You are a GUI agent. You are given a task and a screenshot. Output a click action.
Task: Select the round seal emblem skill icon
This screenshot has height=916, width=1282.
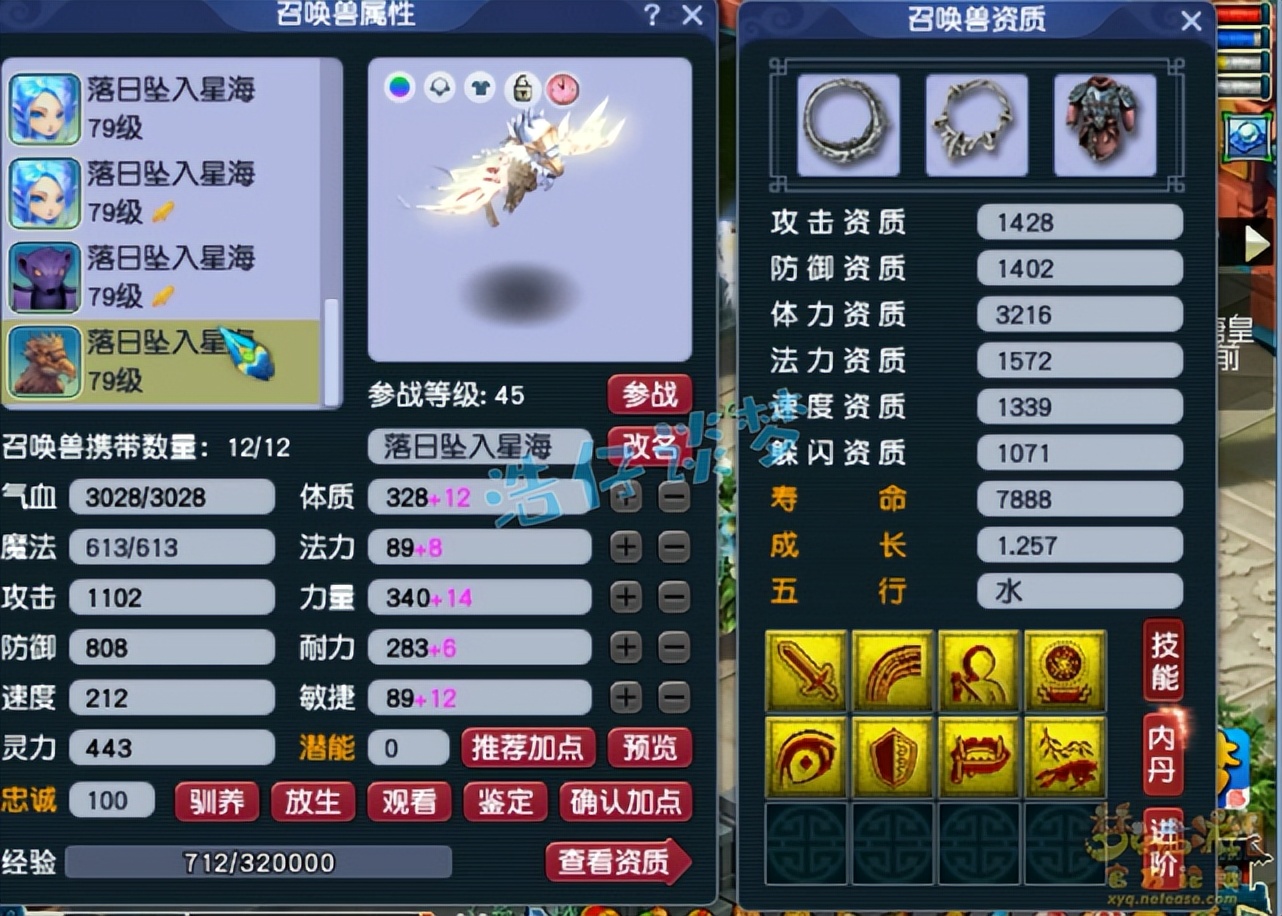1065,669
